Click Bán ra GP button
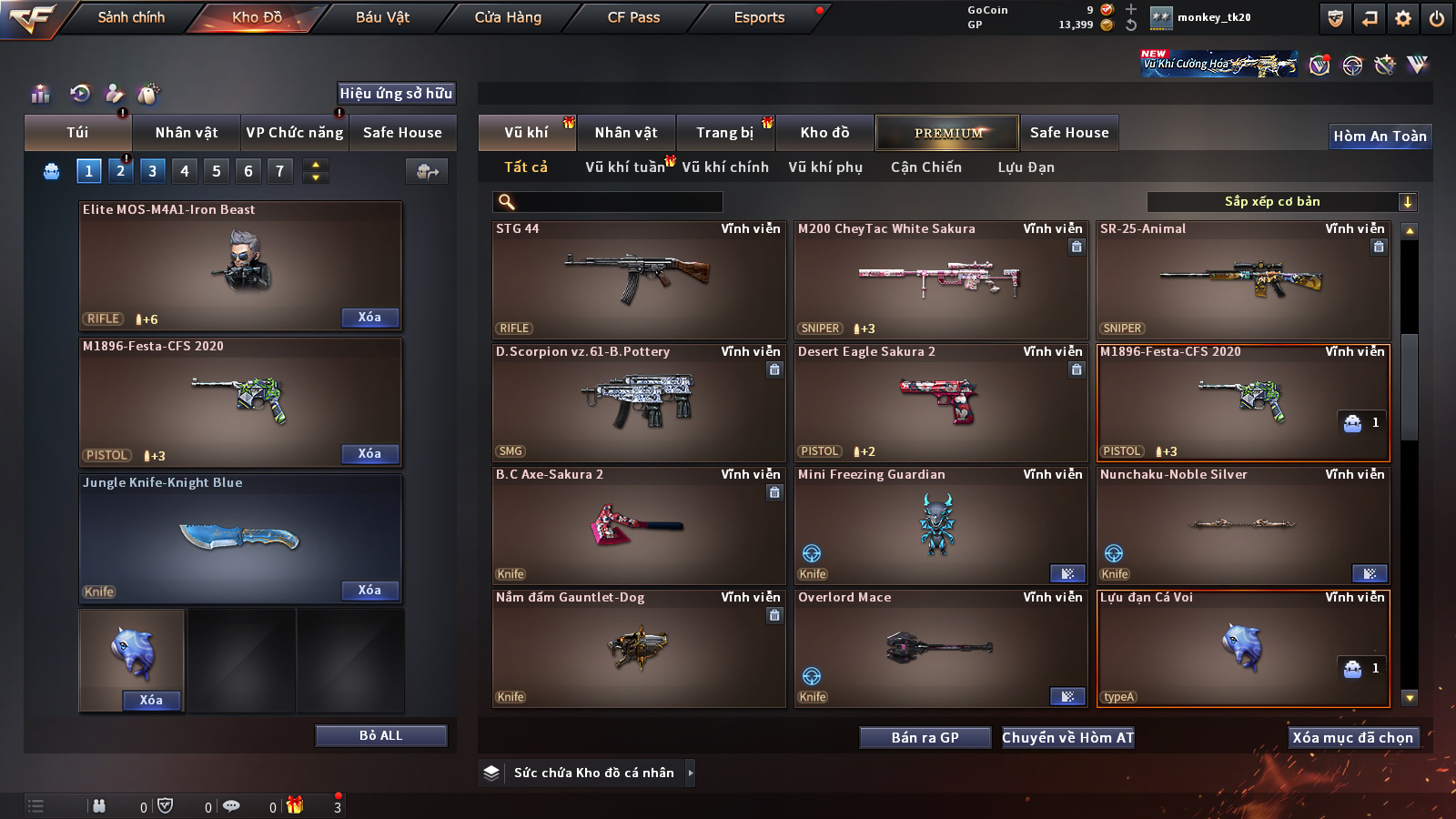This screenshot has width=1456, height=819. (x=925, y=738)
